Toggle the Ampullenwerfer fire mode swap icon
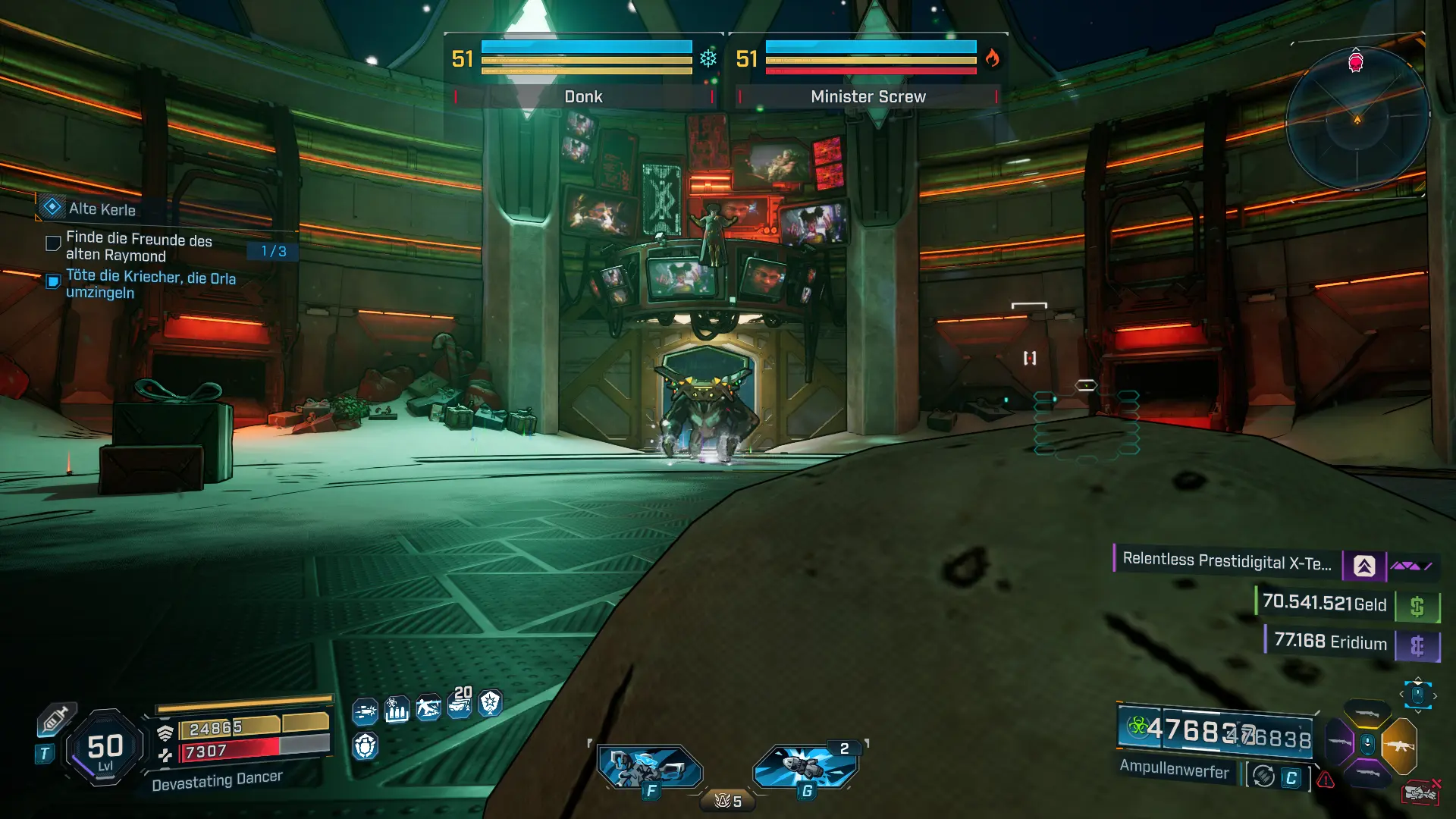This screenshot has width=1456, height=819. point(1263,777)
